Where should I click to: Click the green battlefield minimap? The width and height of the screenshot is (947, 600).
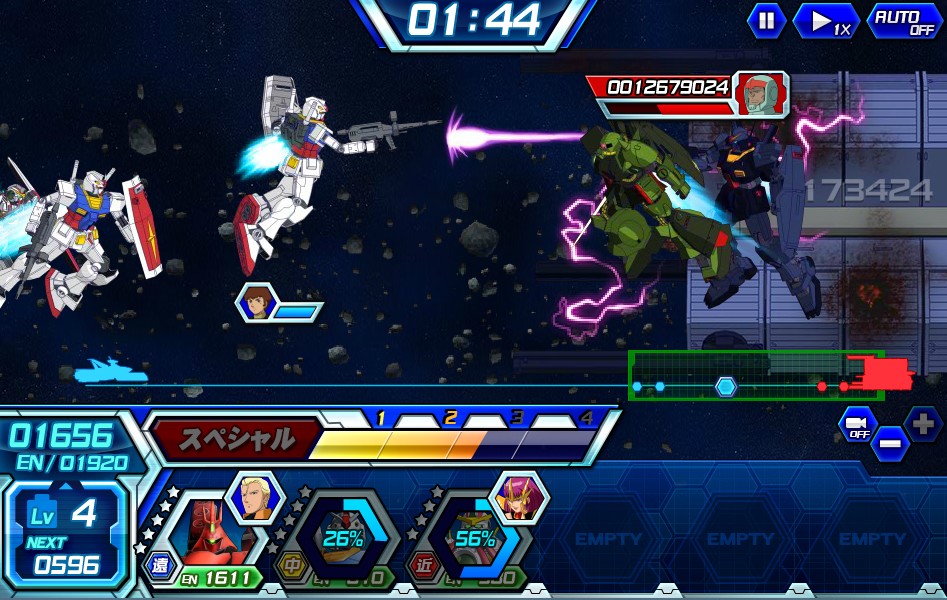click(x=755, y=375)
